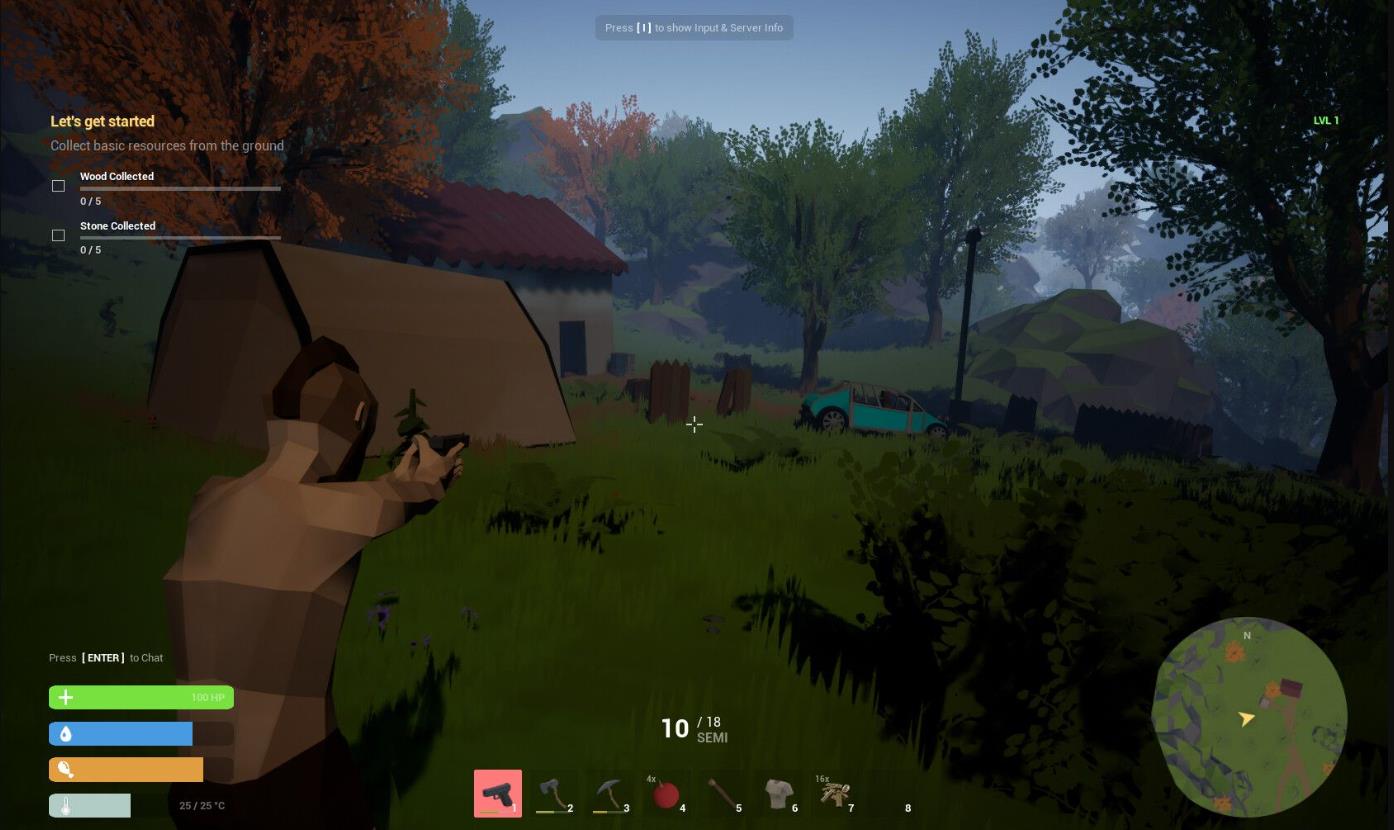Select the red apple stack
The width and height of the screenshot is (1394, 830).
pyautogui.click(x=665, y=795)
